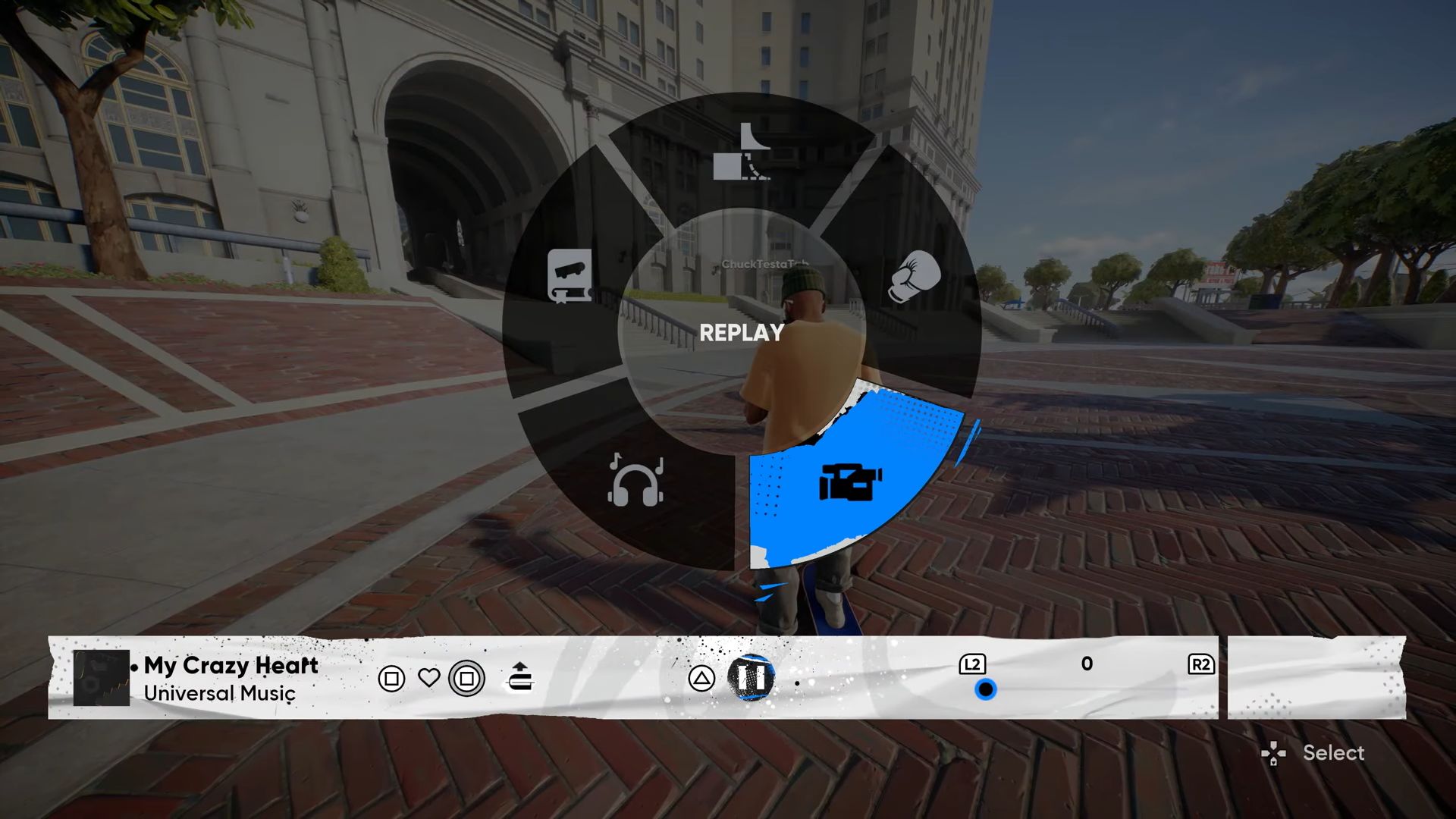
Task: Favorite the song with the heart icon
Action: 429,677
